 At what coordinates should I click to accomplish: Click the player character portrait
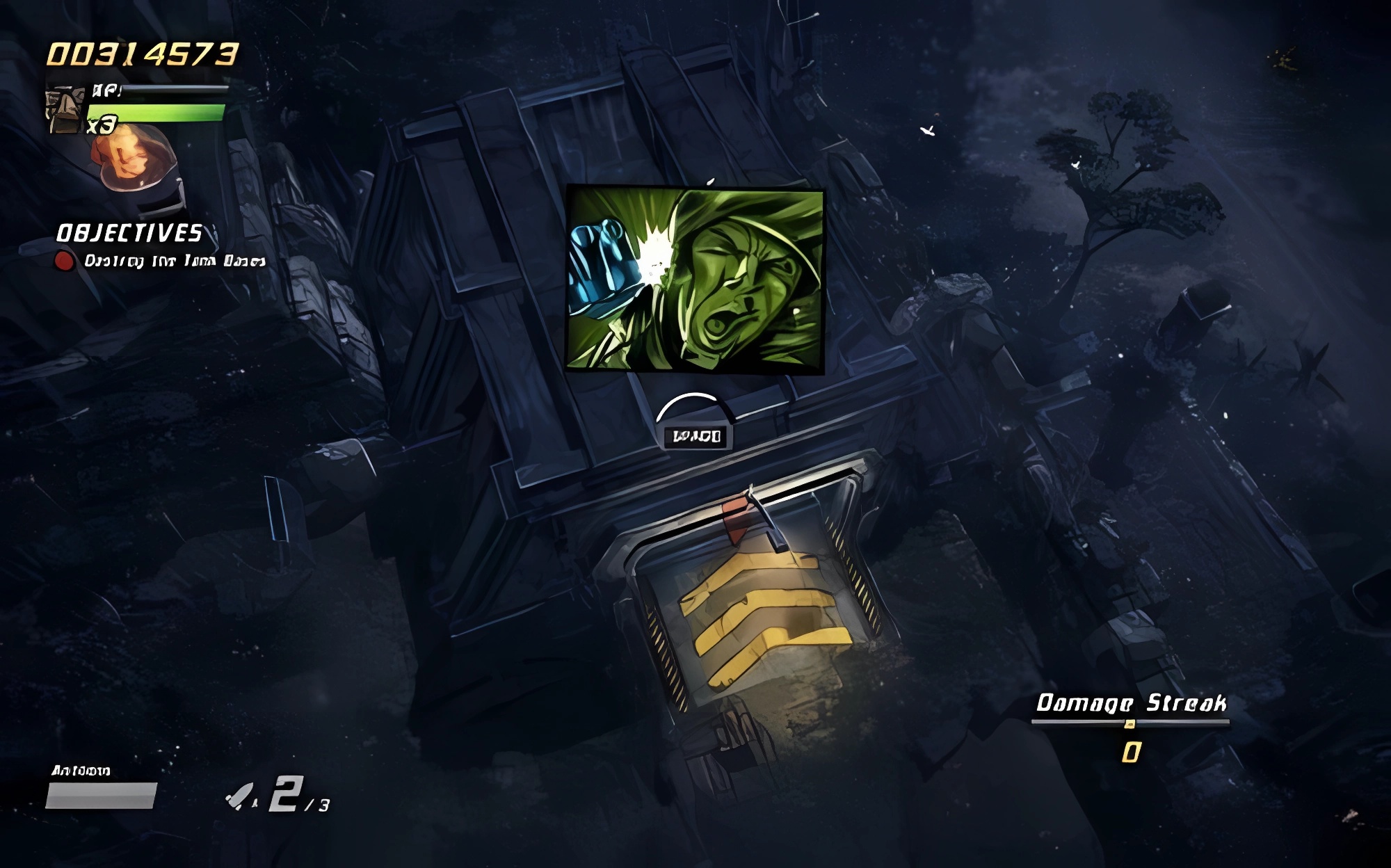pos(66,110)
